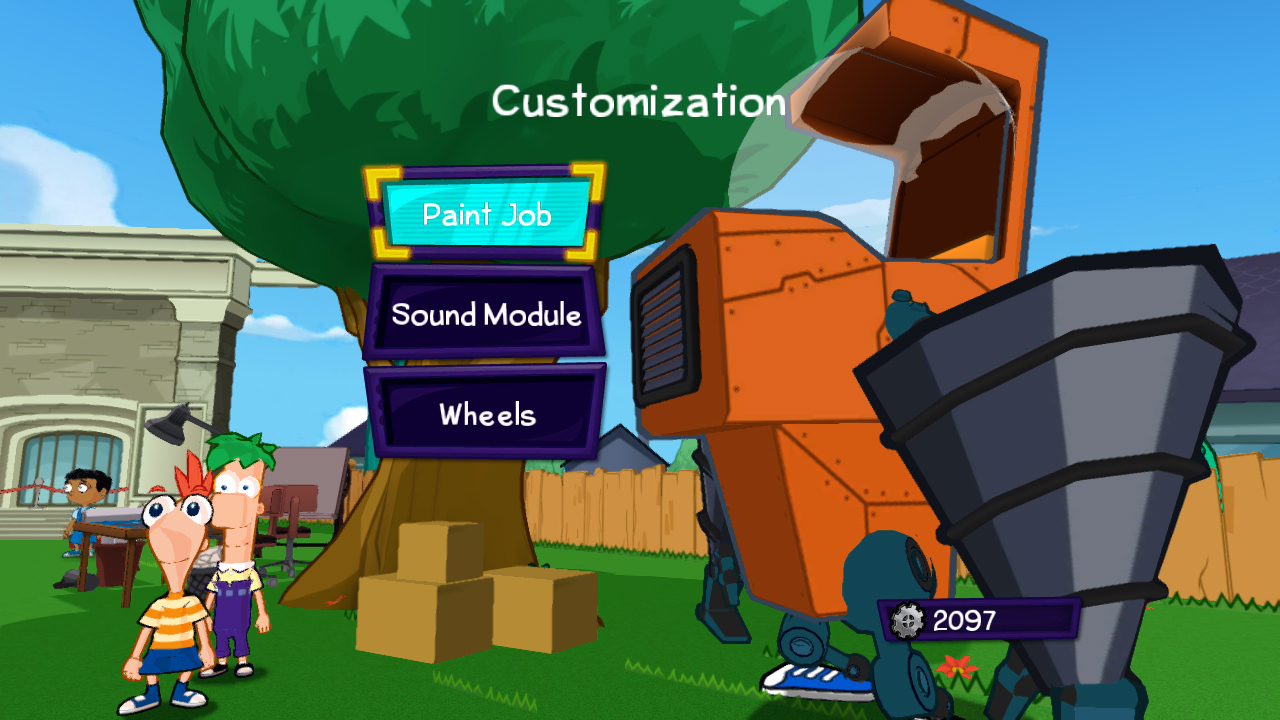The width and height of the screenshot is (1280, 720).
Task: Select the highlighted Paint Job panel
Action: (x=487, y=214)
